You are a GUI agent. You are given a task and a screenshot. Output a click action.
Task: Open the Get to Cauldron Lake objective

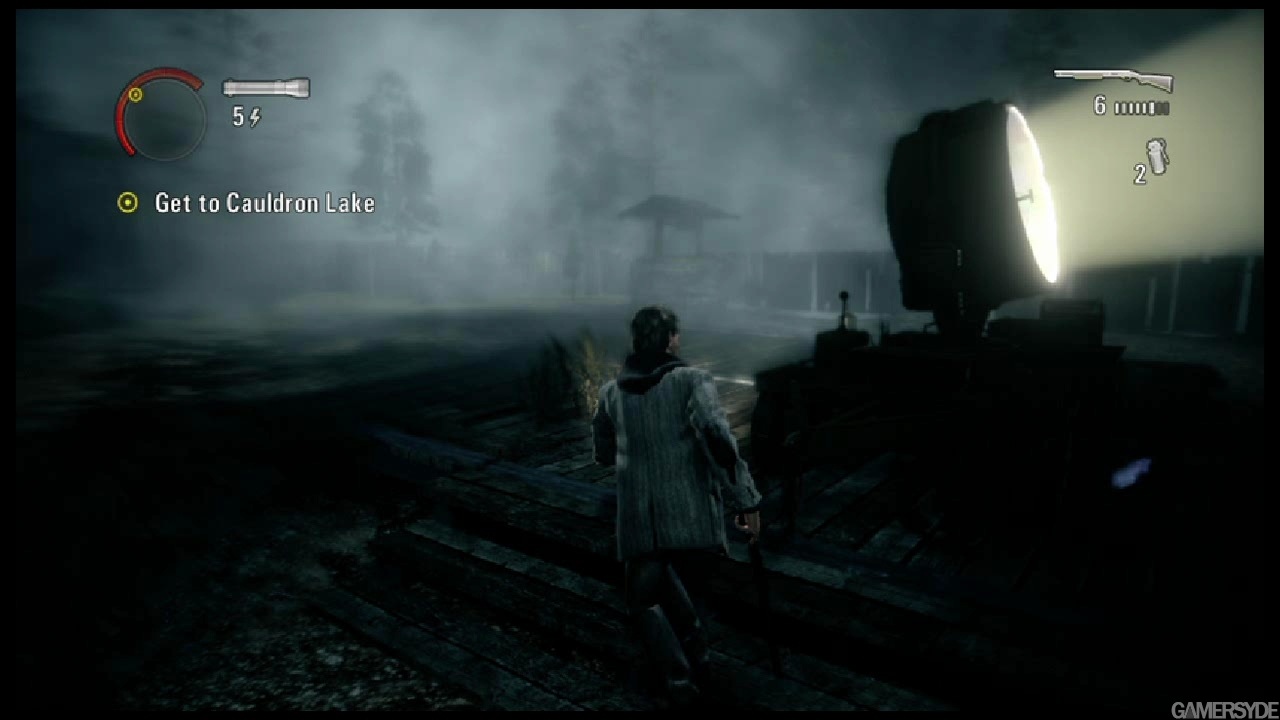coord(264,203)
